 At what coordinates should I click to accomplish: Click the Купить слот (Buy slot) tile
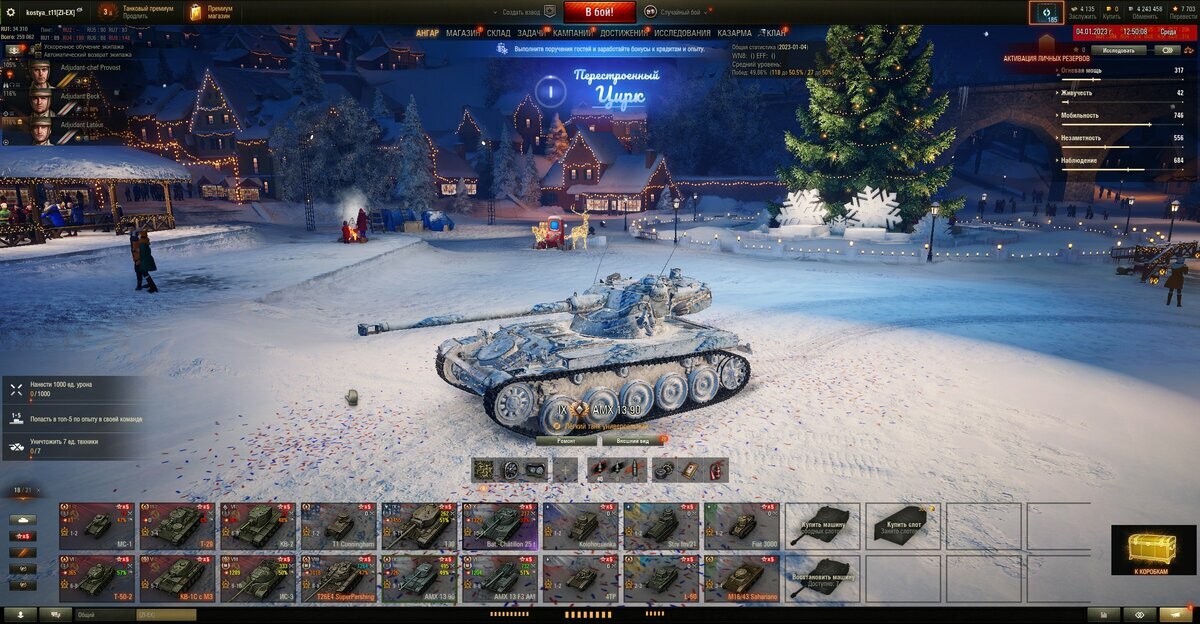click(x=903, y=526)
